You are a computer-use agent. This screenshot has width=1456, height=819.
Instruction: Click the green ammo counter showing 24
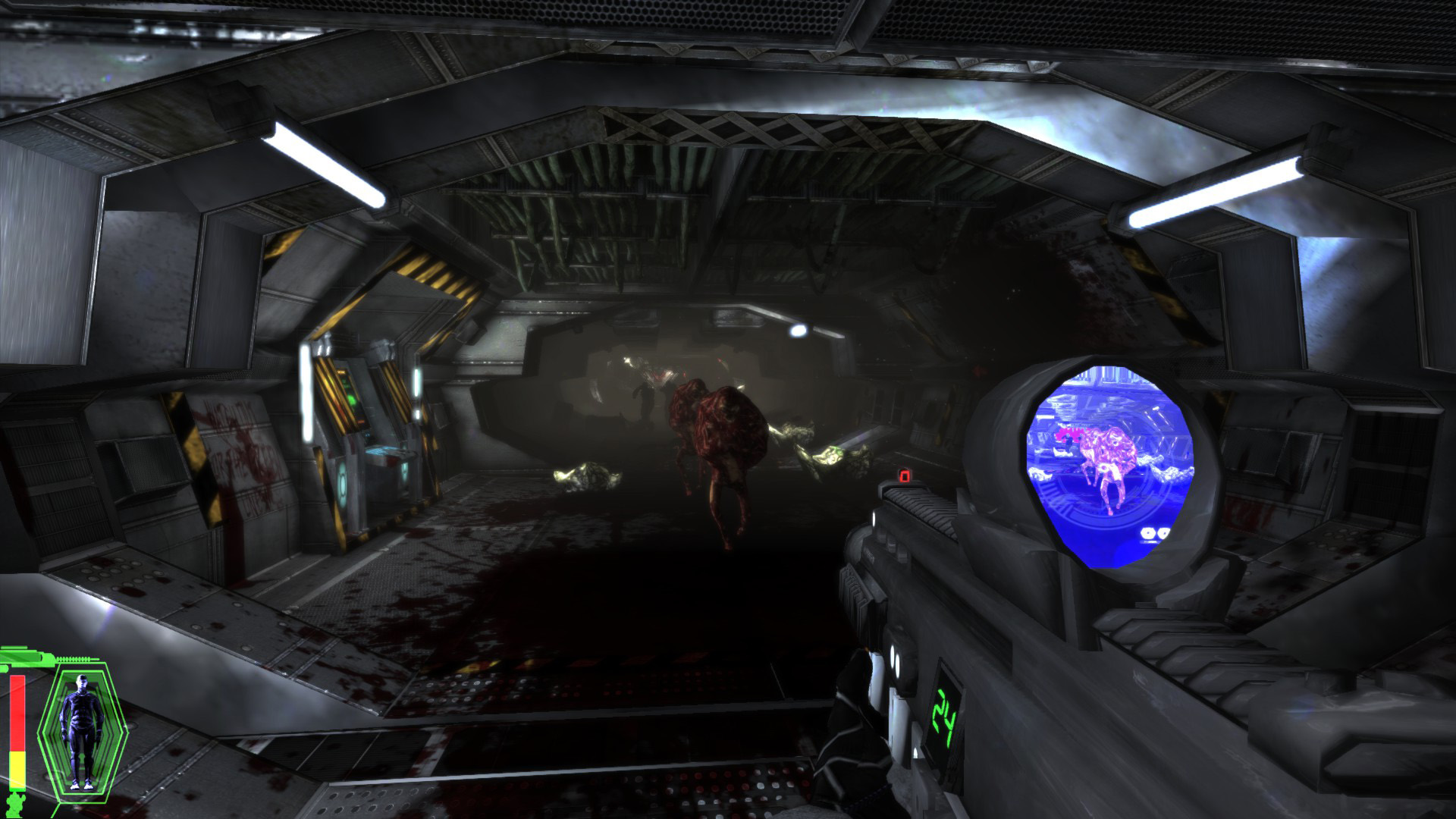[x=946, y=719]
